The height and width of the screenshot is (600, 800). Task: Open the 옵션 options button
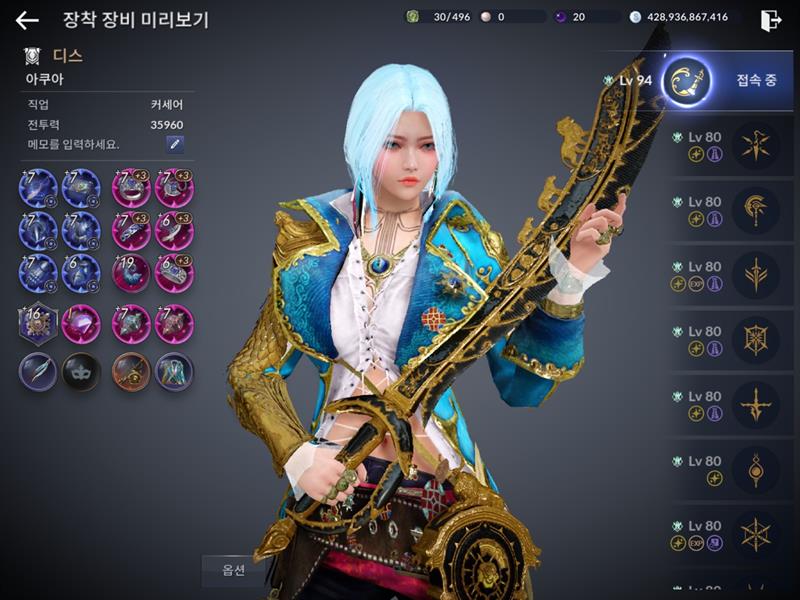tap(233, 571)
